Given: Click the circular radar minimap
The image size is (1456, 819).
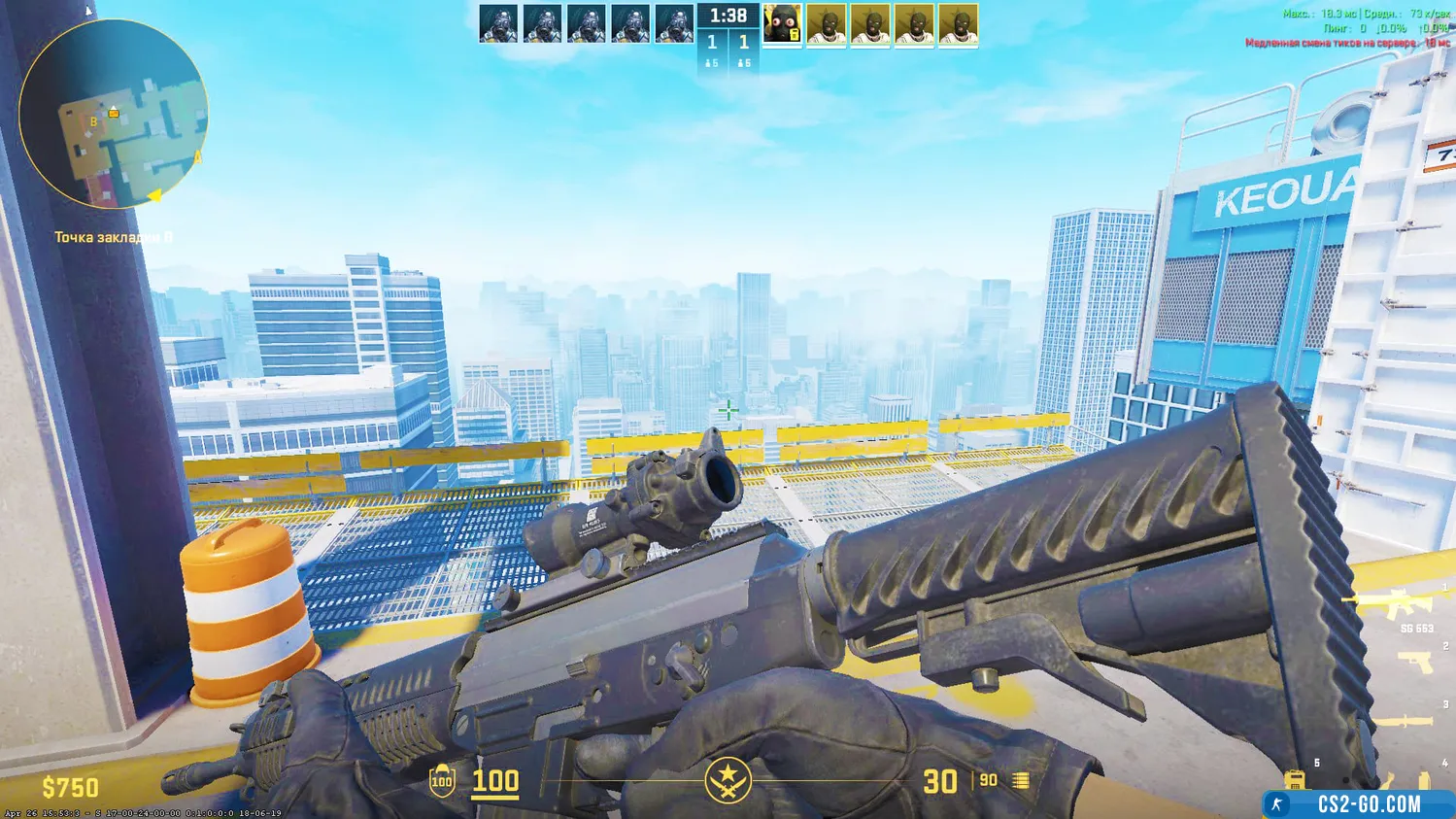Looking at the screenshot, I should [x=114, y=115].
